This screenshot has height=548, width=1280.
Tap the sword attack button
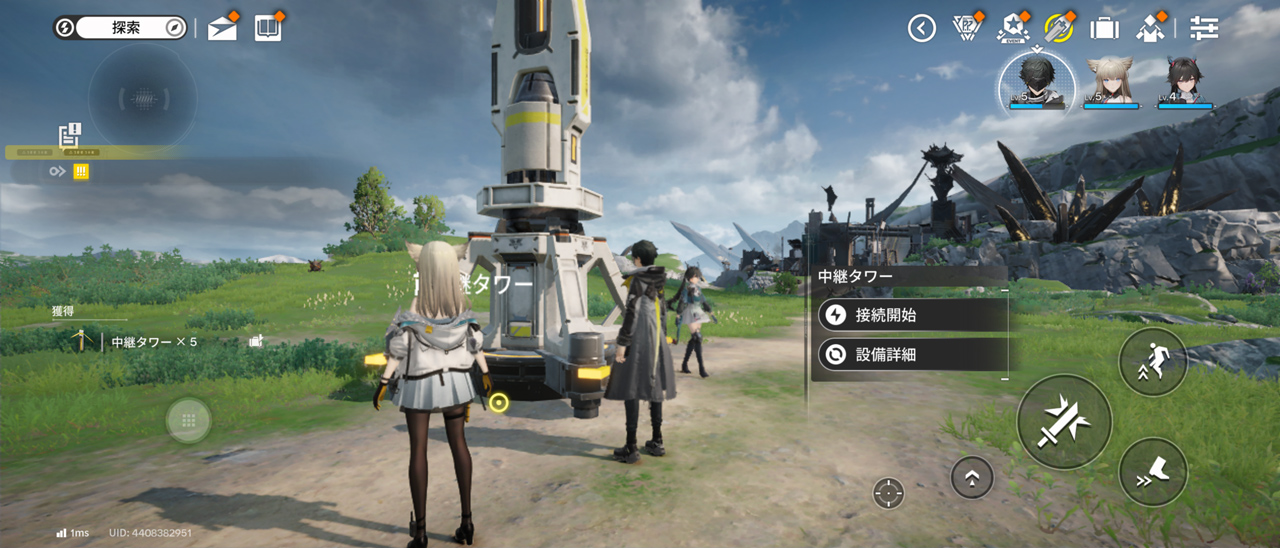pos(1064,421)
